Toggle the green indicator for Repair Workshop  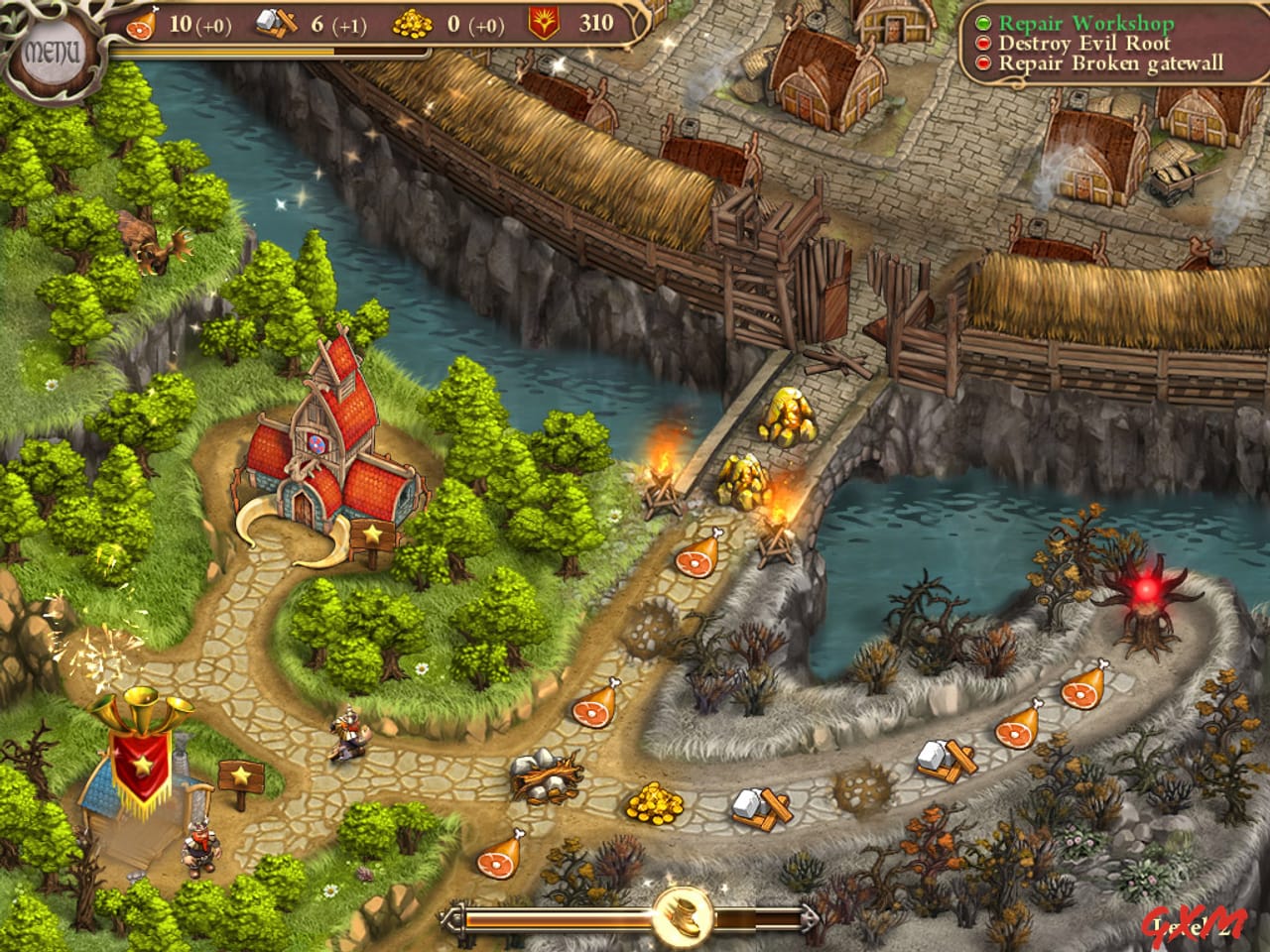point(984,22)
